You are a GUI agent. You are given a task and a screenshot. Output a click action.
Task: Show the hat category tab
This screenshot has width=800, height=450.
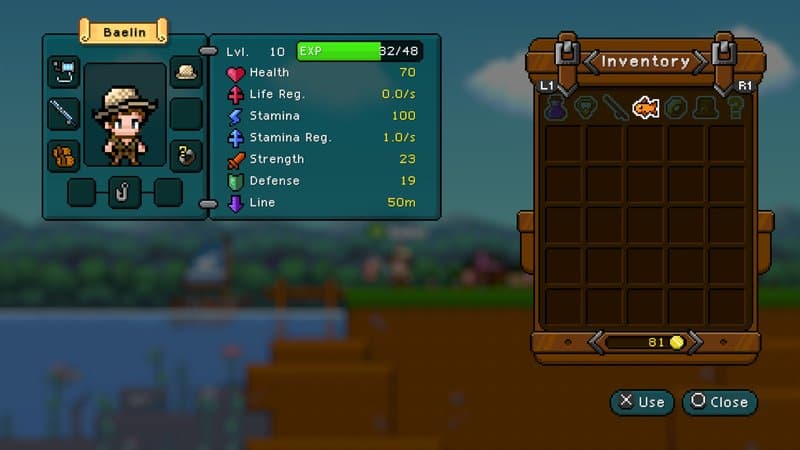tap(707, 108)
